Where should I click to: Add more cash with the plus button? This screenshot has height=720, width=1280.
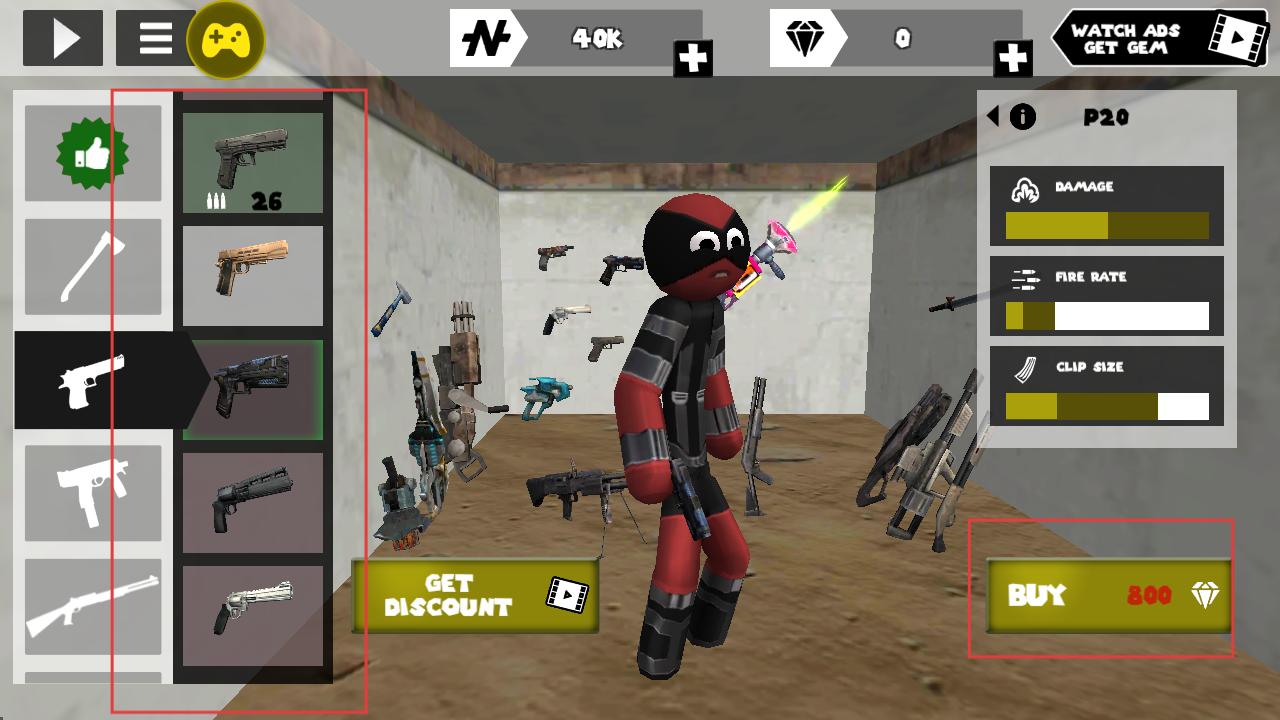pos(693,58)
